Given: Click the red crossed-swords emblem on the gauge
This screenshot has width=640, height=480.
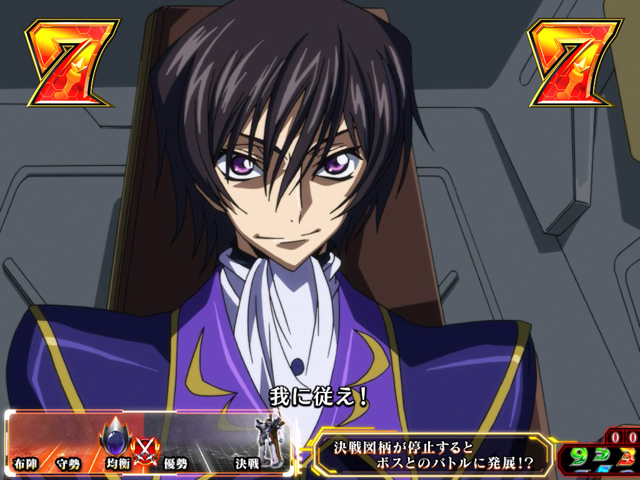Looking at the screenshot, I should coord(145,441).
